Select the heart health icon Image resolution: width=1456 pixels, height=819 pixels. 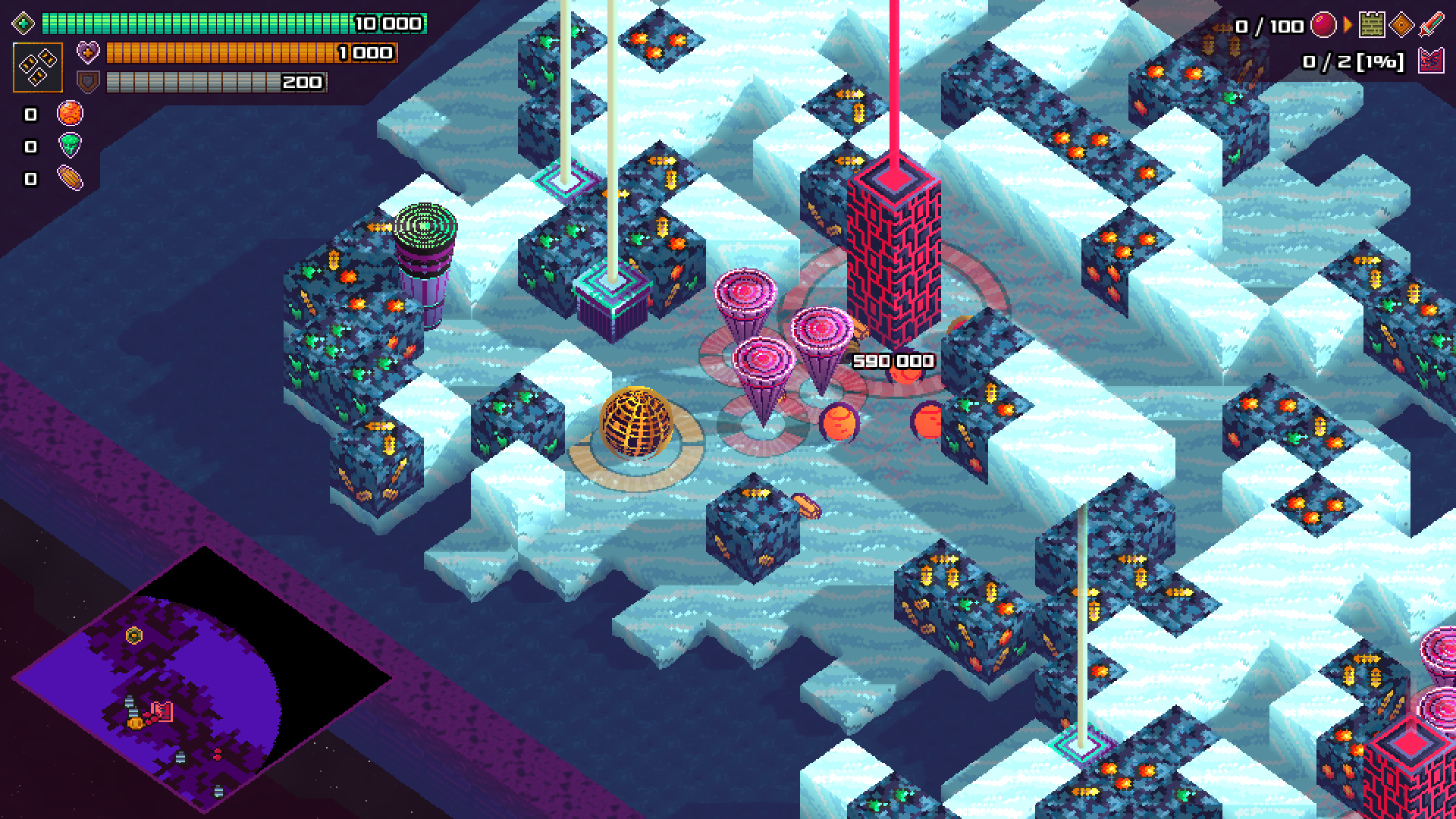(x=89, y=52)
